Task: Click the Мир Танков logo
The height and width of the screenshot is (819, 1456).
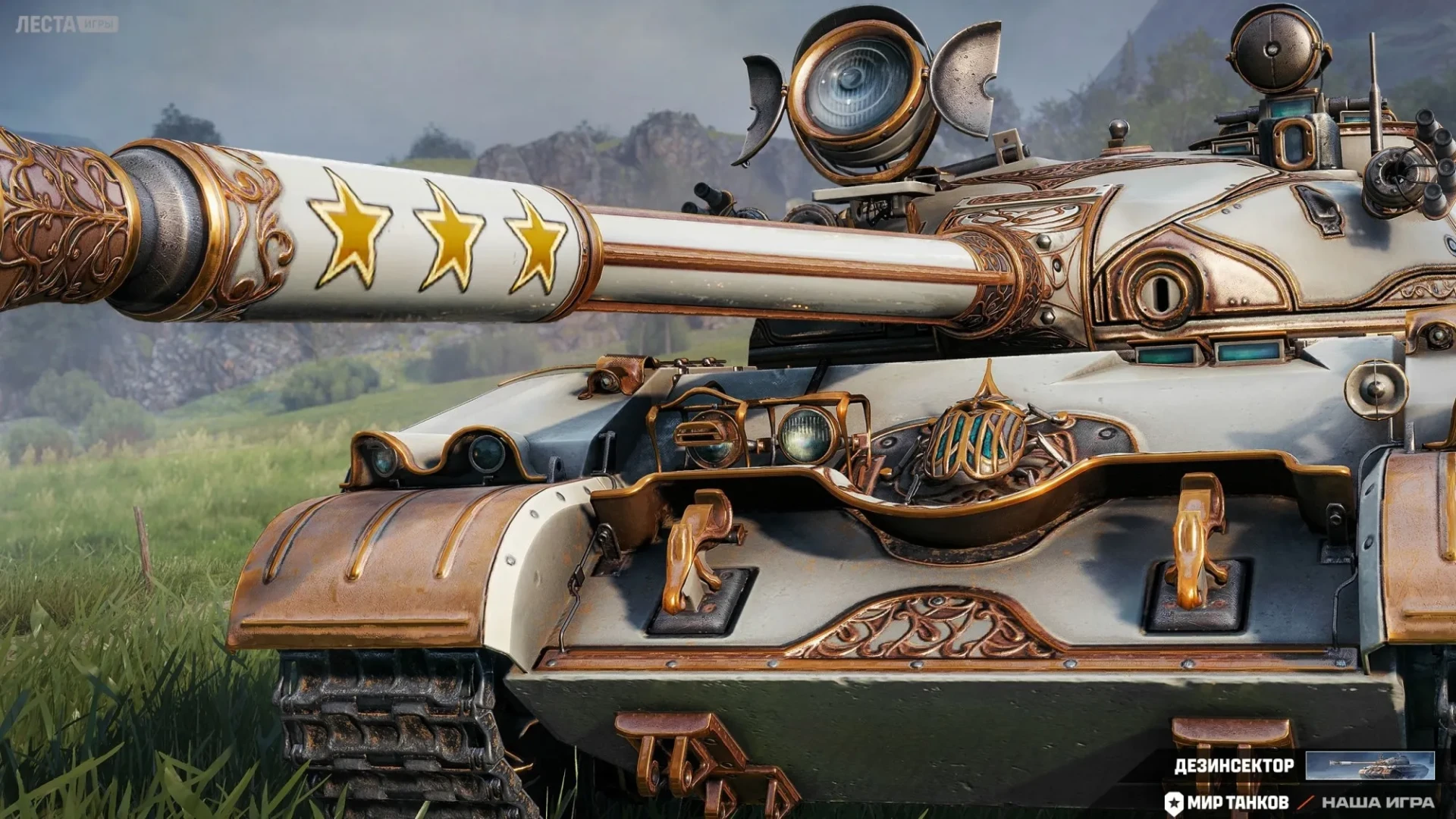Action: pos(1227,802)
